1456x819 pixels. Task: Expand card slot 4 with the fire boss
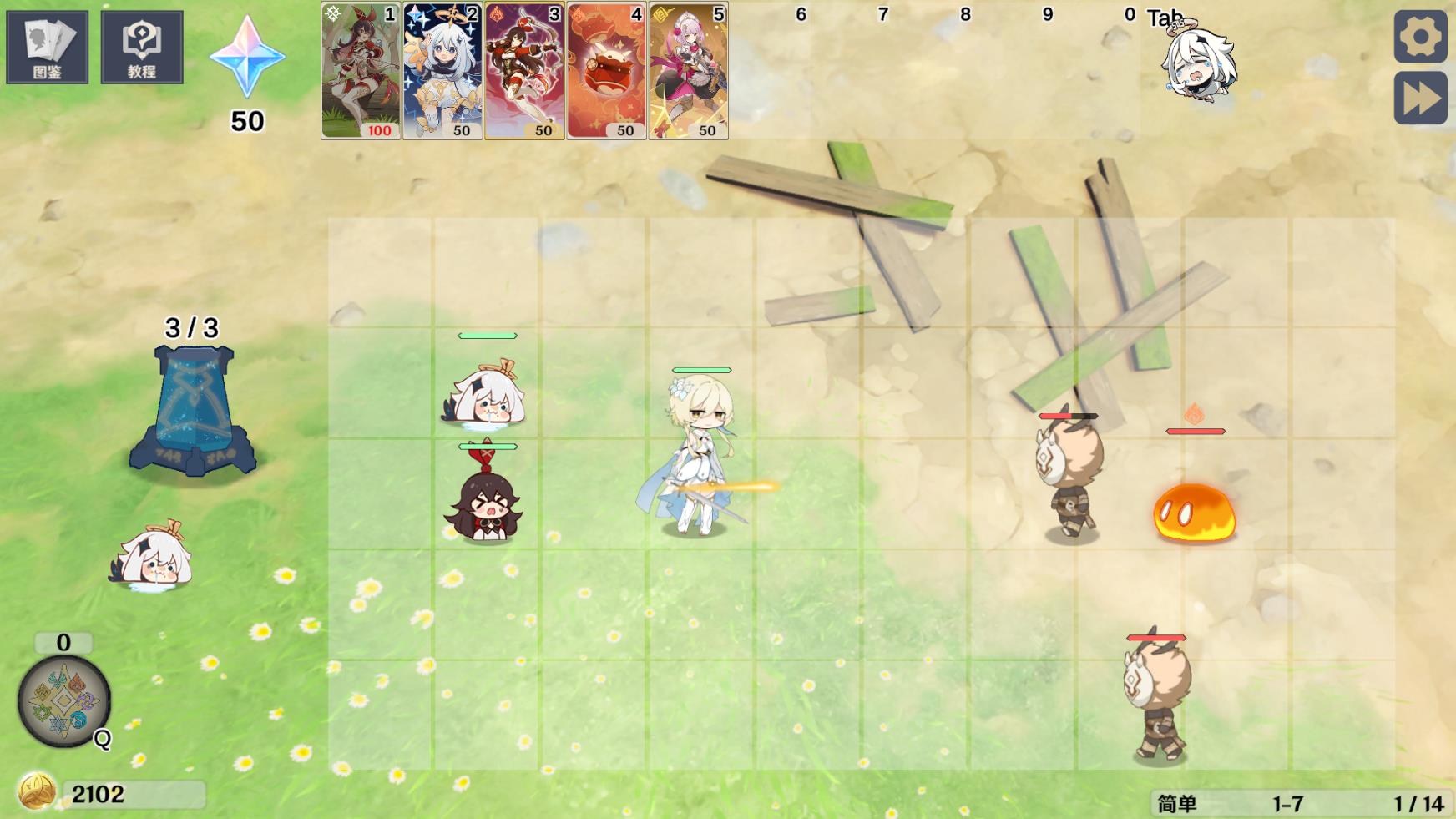click(x=603, y=71)
